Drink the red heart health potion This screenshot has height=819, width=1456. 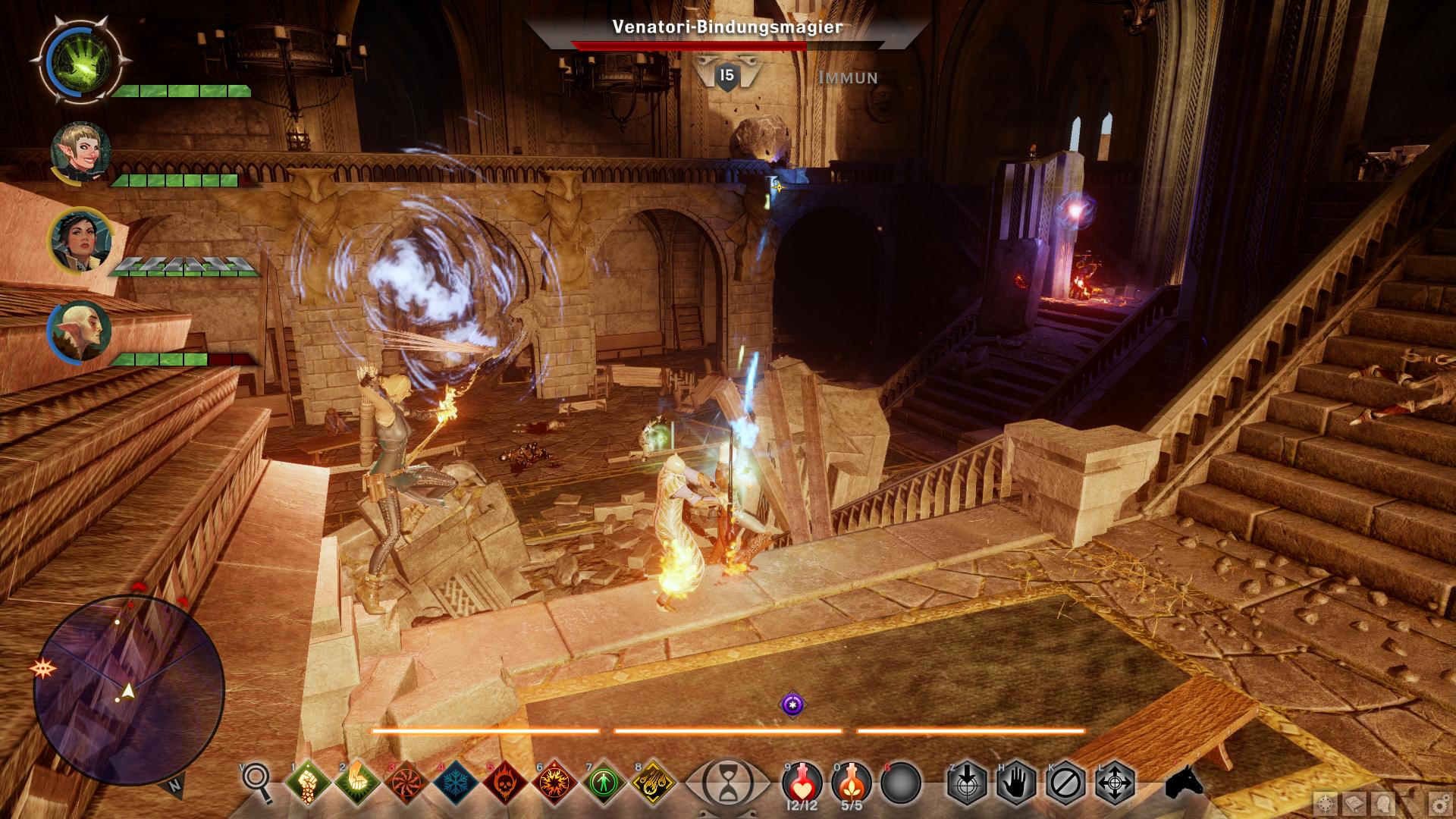point(802,781)
